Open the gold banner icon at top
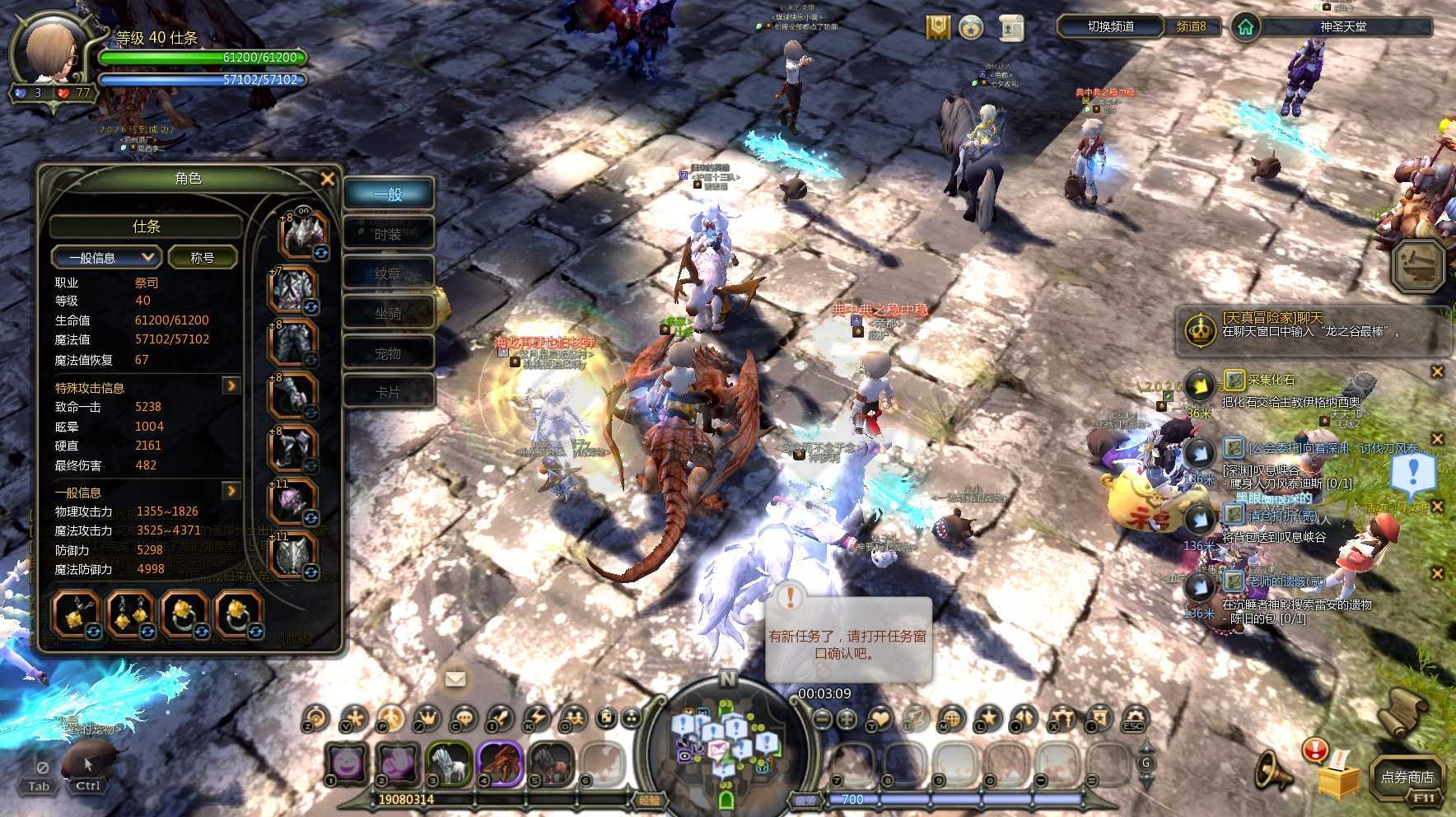 938,27
